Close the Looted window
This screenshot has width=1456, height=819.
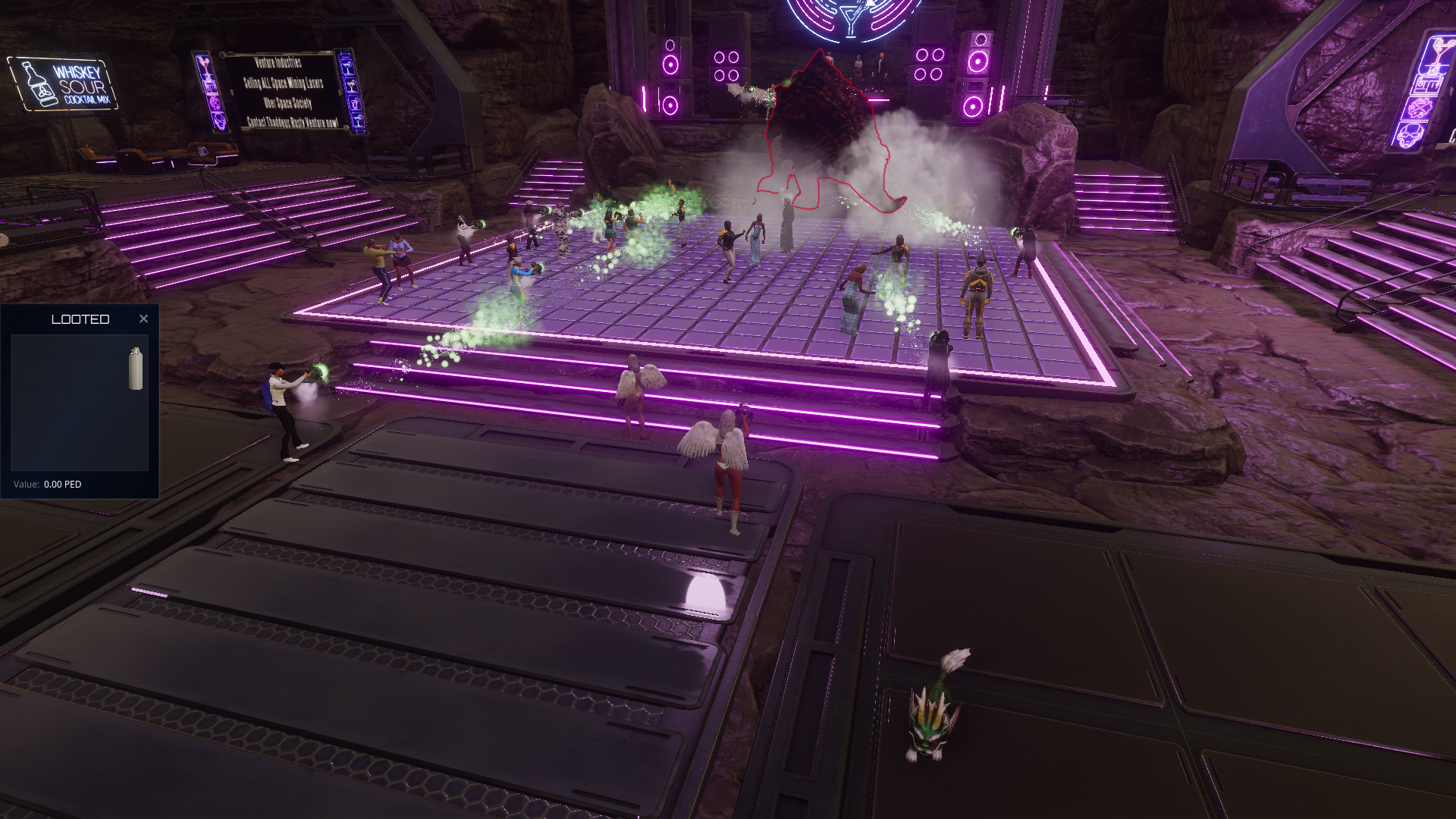tap(143, 319)
